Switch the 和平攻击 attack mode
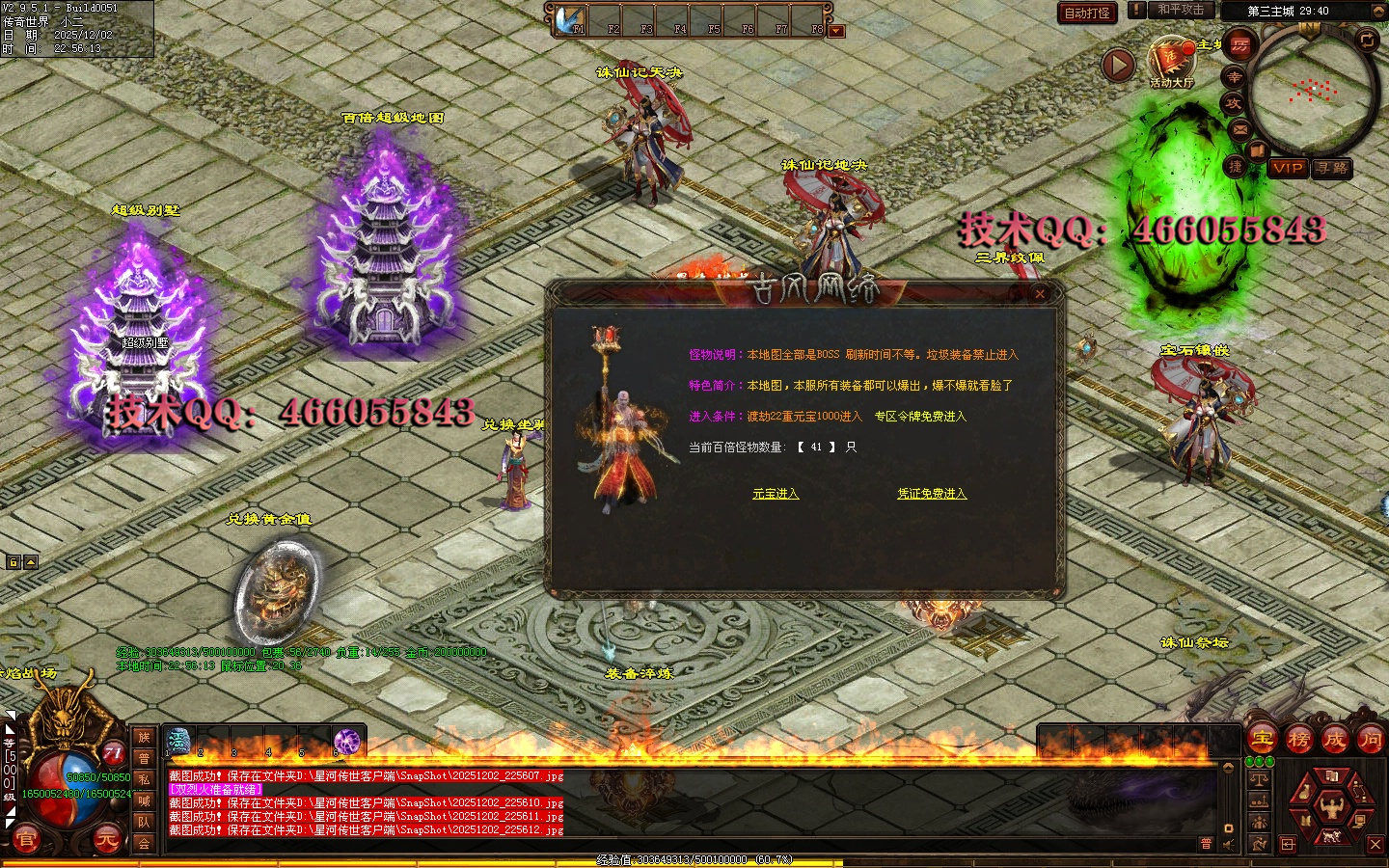The width and height of the screenshot is (1389, 868). click(1181, 11)
